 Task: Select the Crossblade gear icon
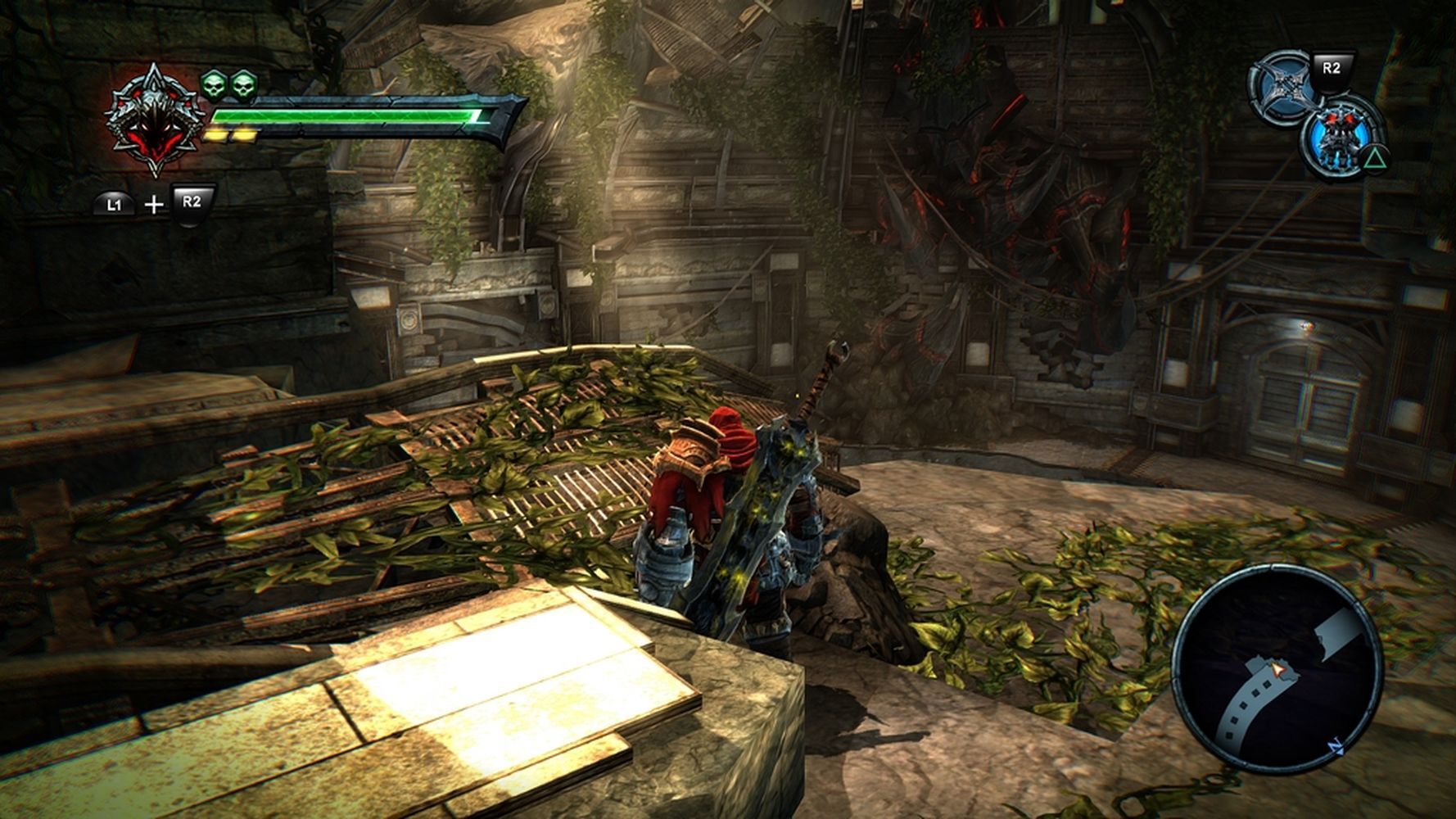coord(1282,88)
